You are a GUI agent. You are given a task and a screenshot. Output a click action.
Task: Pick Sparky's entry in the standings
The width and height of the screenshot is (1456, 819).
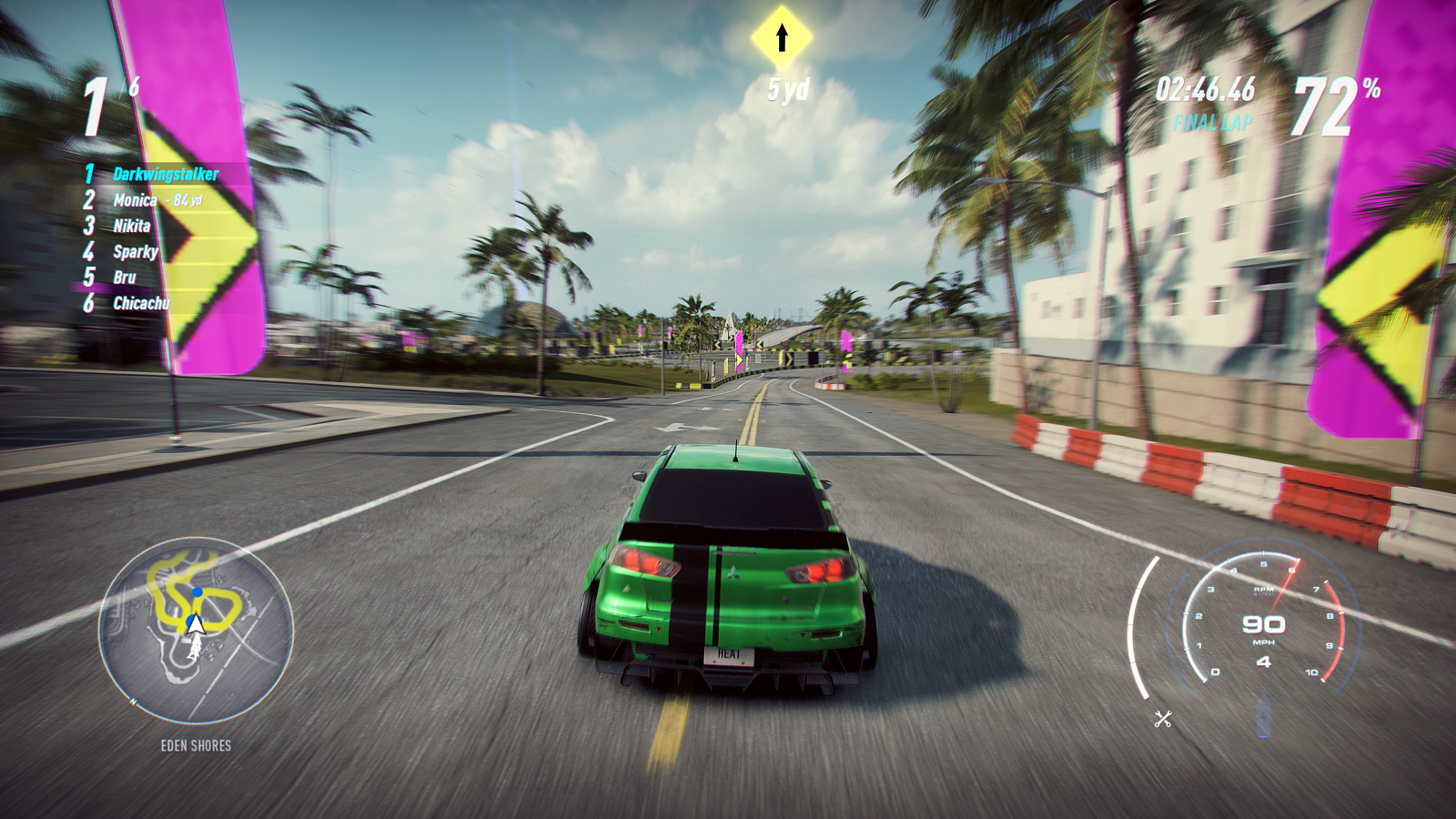tap(135, 252)
